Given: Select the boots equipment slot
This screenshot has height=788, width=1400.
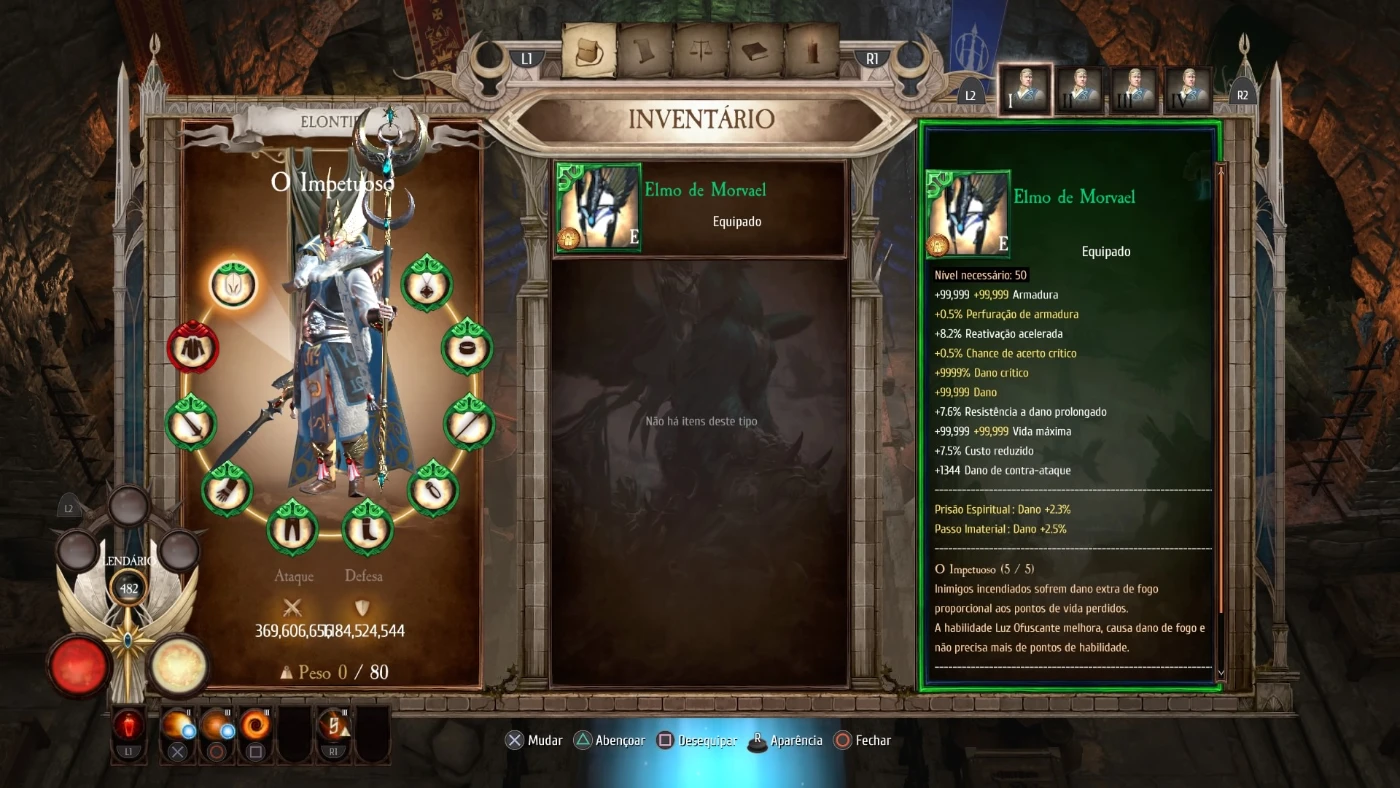Looking at the screenshot, I should [367, 528].
